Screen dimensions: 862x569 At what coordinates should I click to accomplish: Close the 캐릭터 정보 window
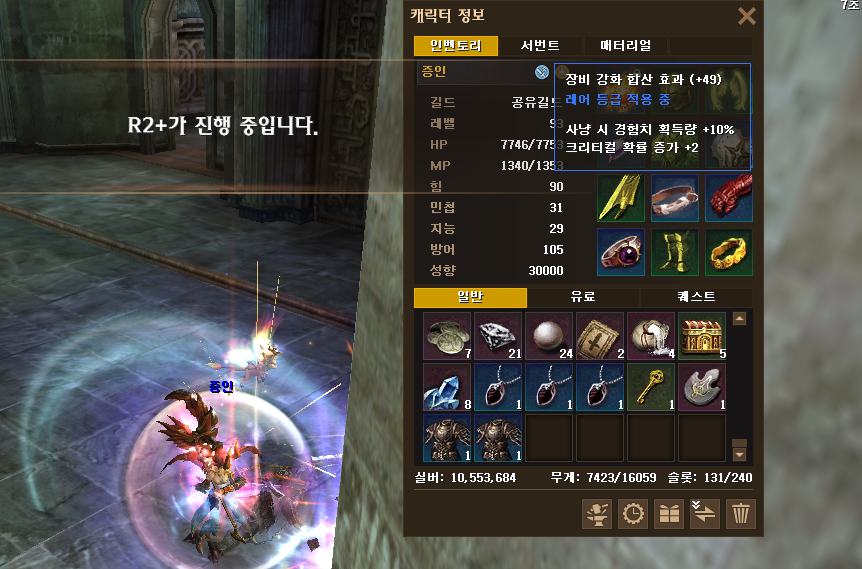746,16
